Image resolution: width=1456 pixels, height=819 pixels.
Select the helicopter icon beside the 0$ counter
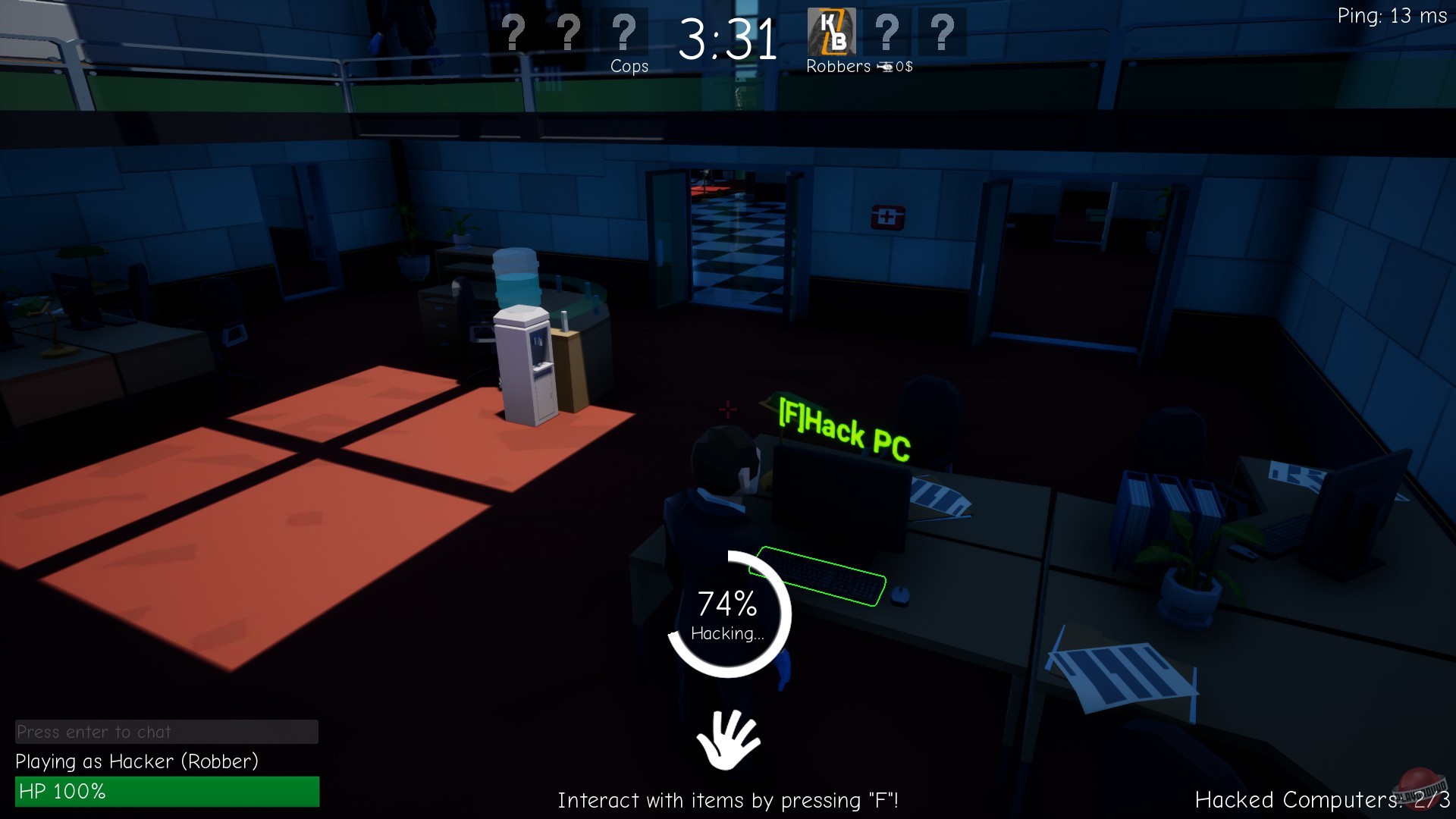pos(886,67)
